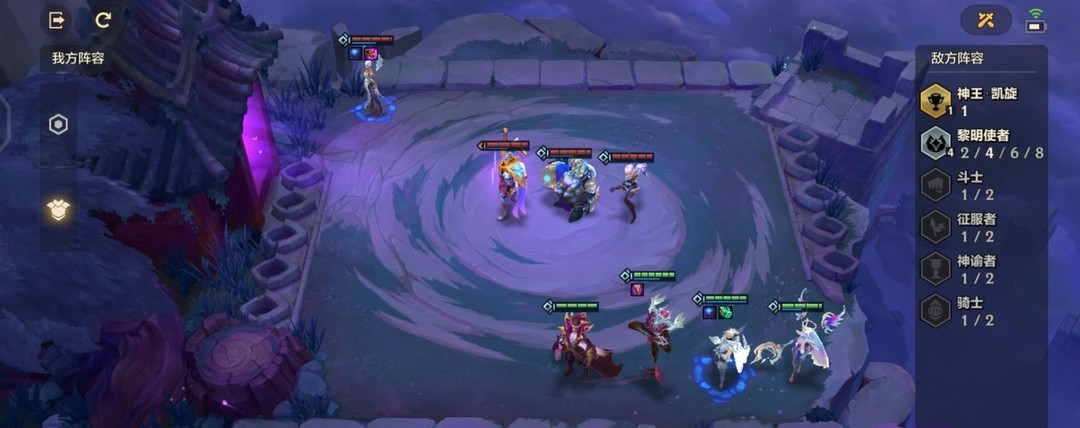Select the 黎明使者 trait row
This screenshot has height=428, width=1080.
[x=980, y=144]
